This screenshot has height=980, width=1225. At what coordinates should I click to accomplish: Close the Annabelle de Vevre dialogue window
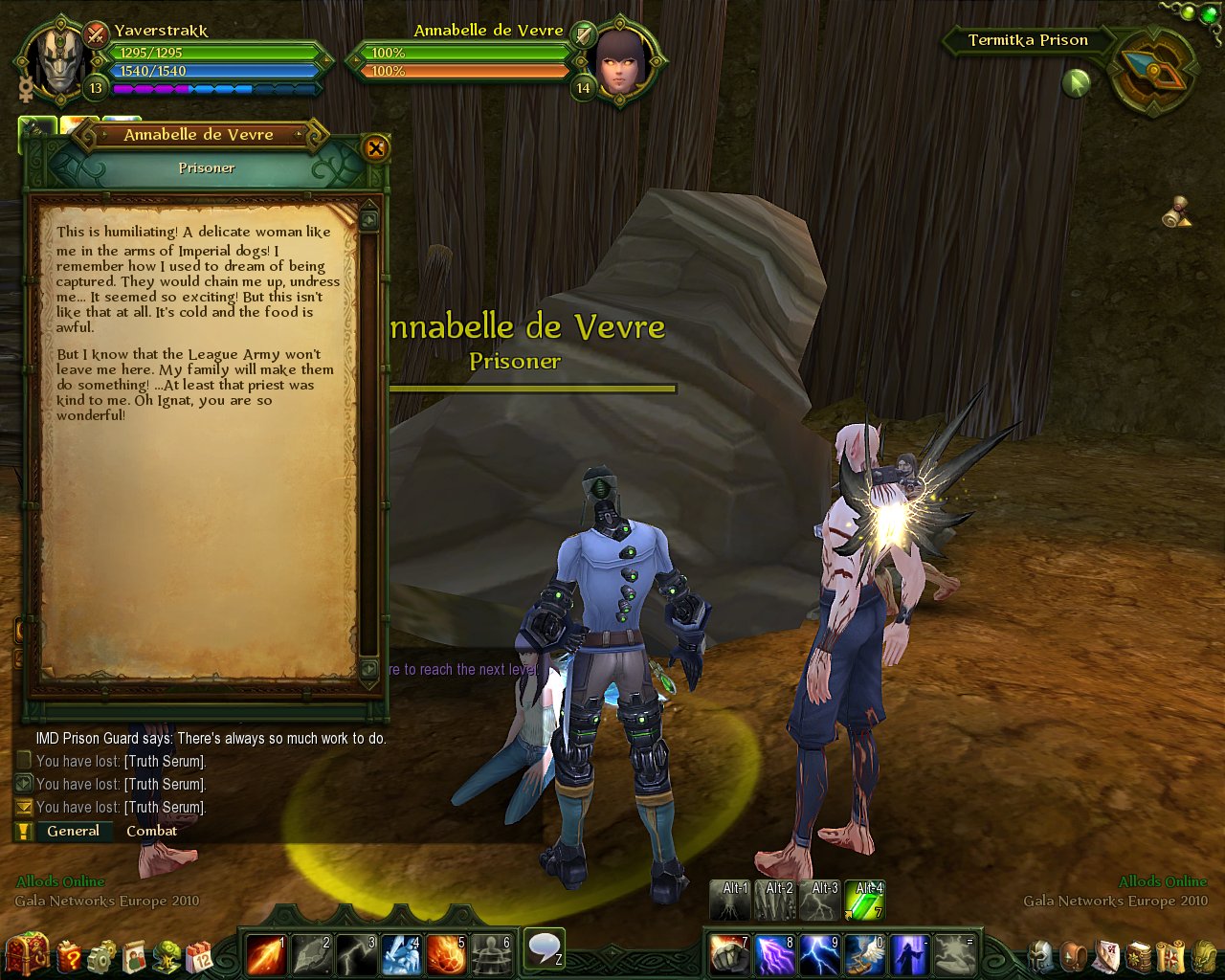coord(375,147)
